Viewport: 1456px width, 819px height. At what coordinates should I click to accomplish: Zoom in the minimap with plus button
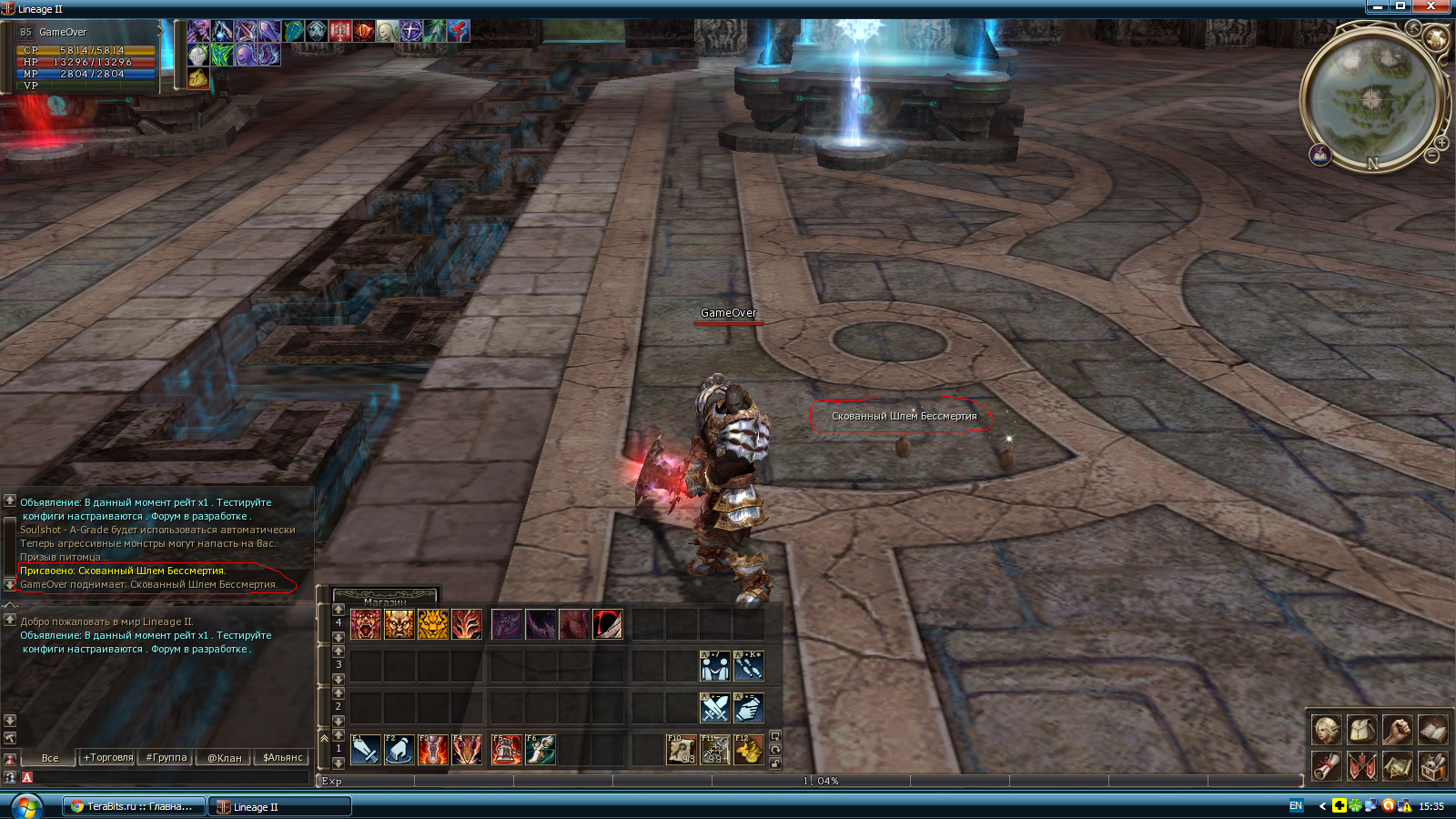click(1442, 143)
